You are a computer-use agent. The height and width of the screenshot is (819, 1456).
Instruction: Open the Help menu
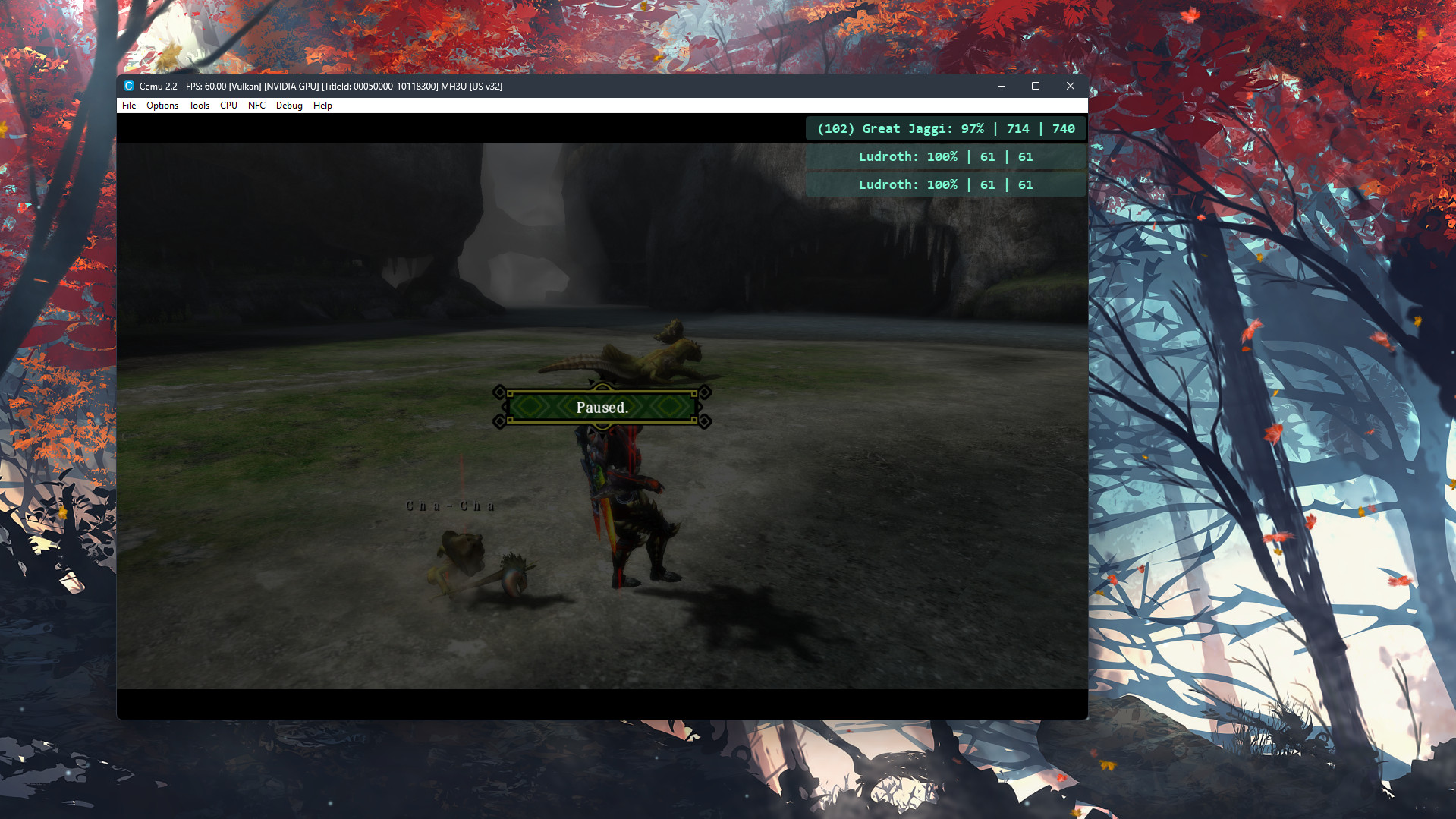(x=322, y=106)
